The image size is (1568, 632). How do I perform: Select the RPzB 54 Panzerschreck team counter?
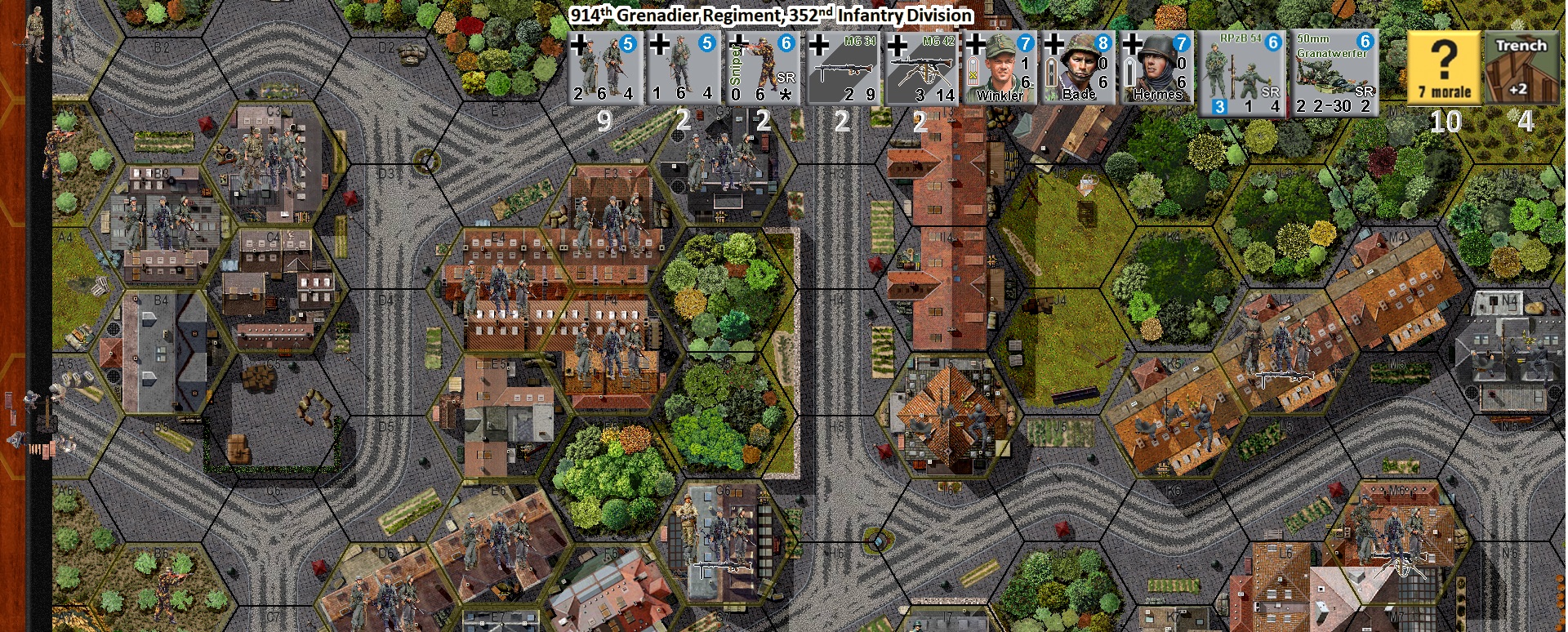1242,69
